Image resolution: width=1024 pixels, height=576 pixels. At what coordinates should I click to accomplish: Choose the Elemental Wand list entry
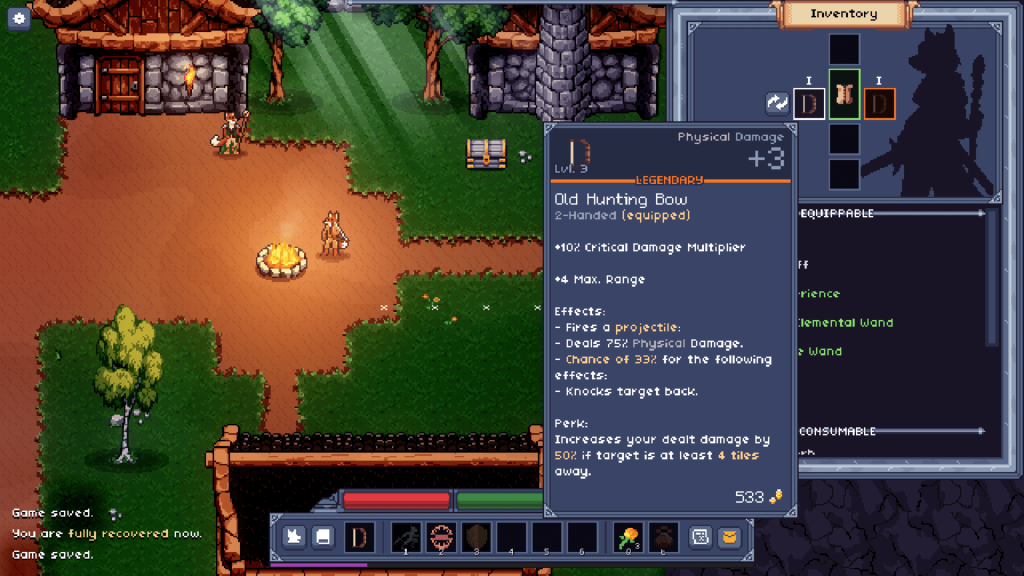coord(844,323)
